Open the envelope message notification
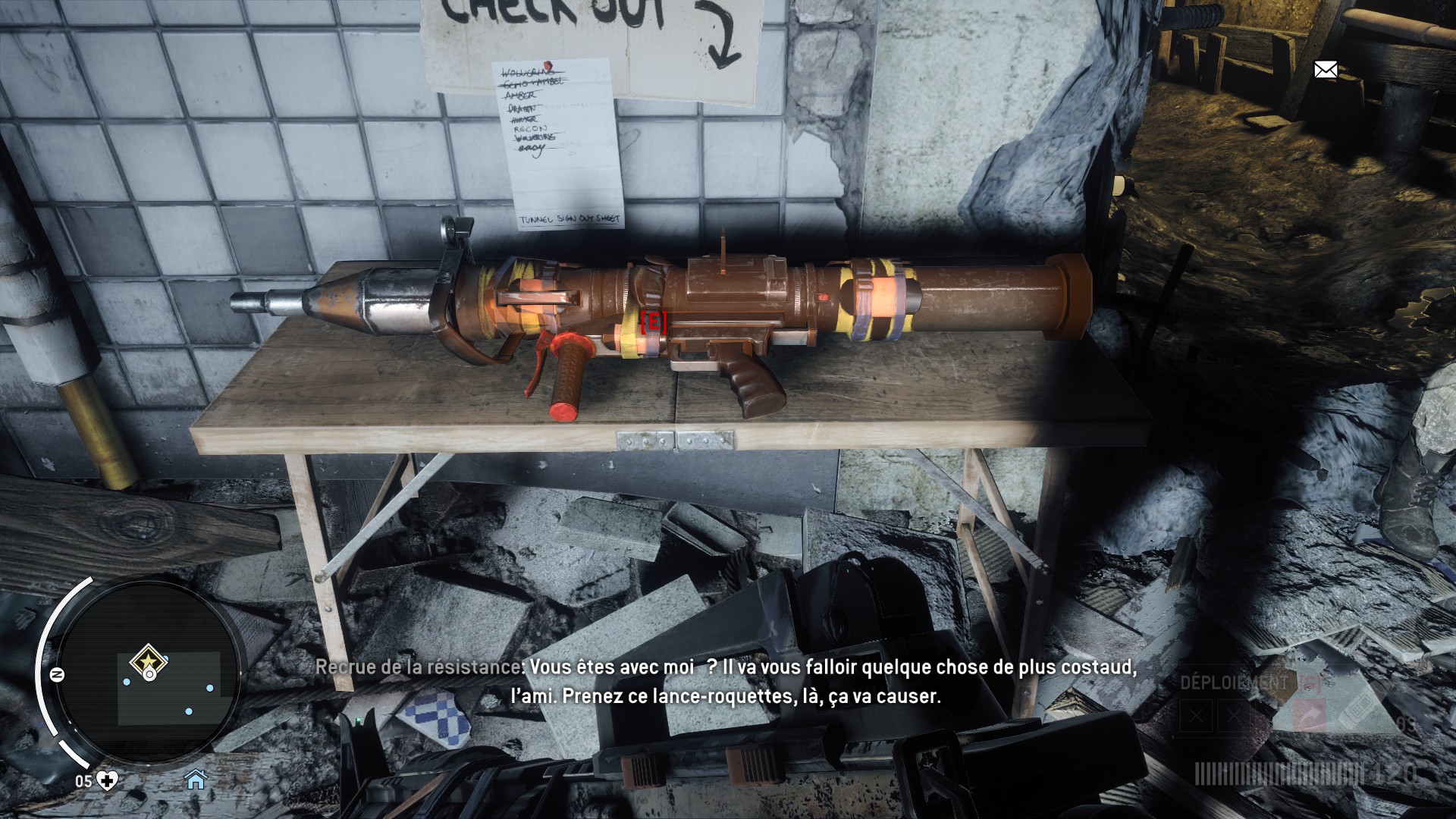 point(1325,71)
